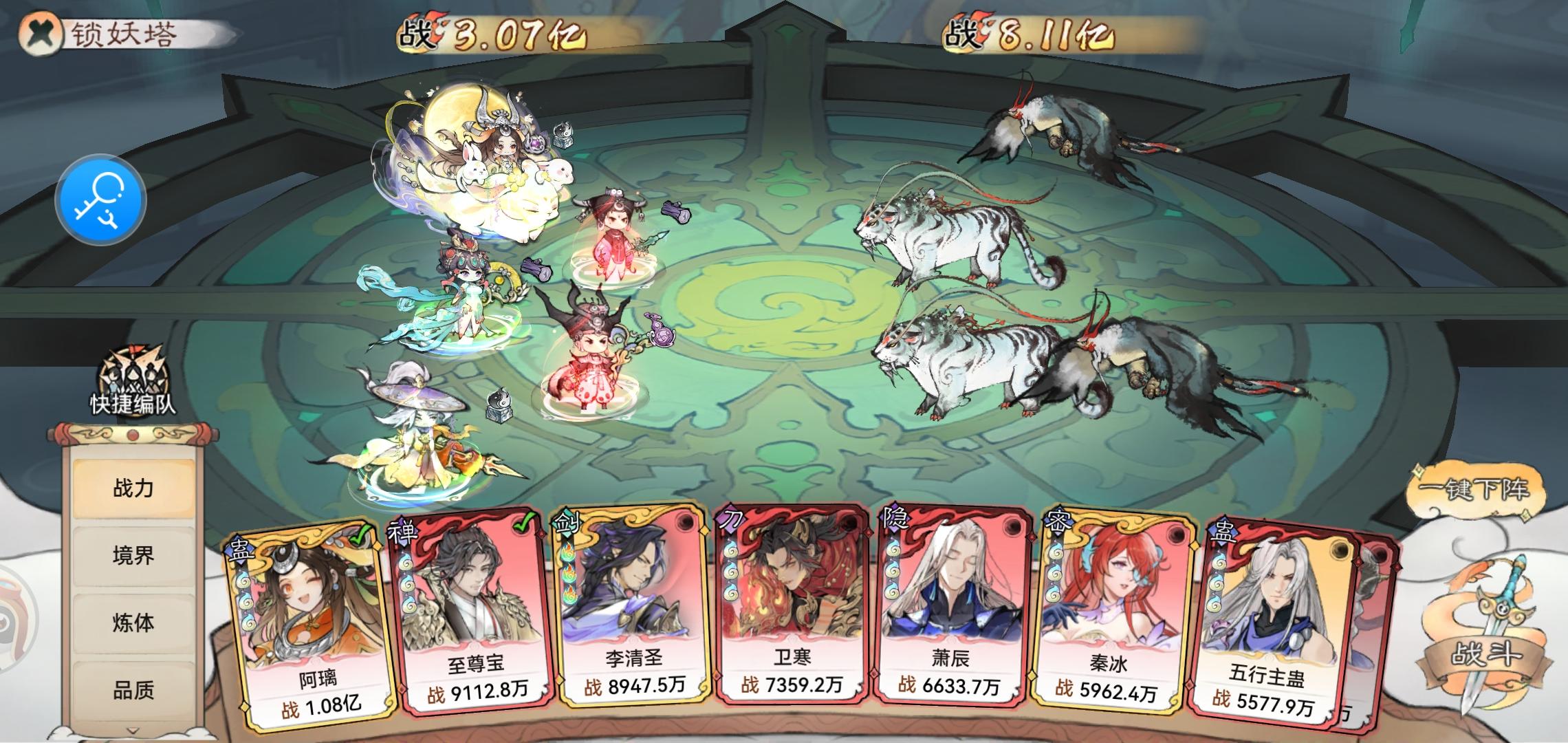Image resolution: width=1568 pixels, height=743 pixels.
Task: Select the 炼体 sorting option
Action: click(x=133, y=623)
